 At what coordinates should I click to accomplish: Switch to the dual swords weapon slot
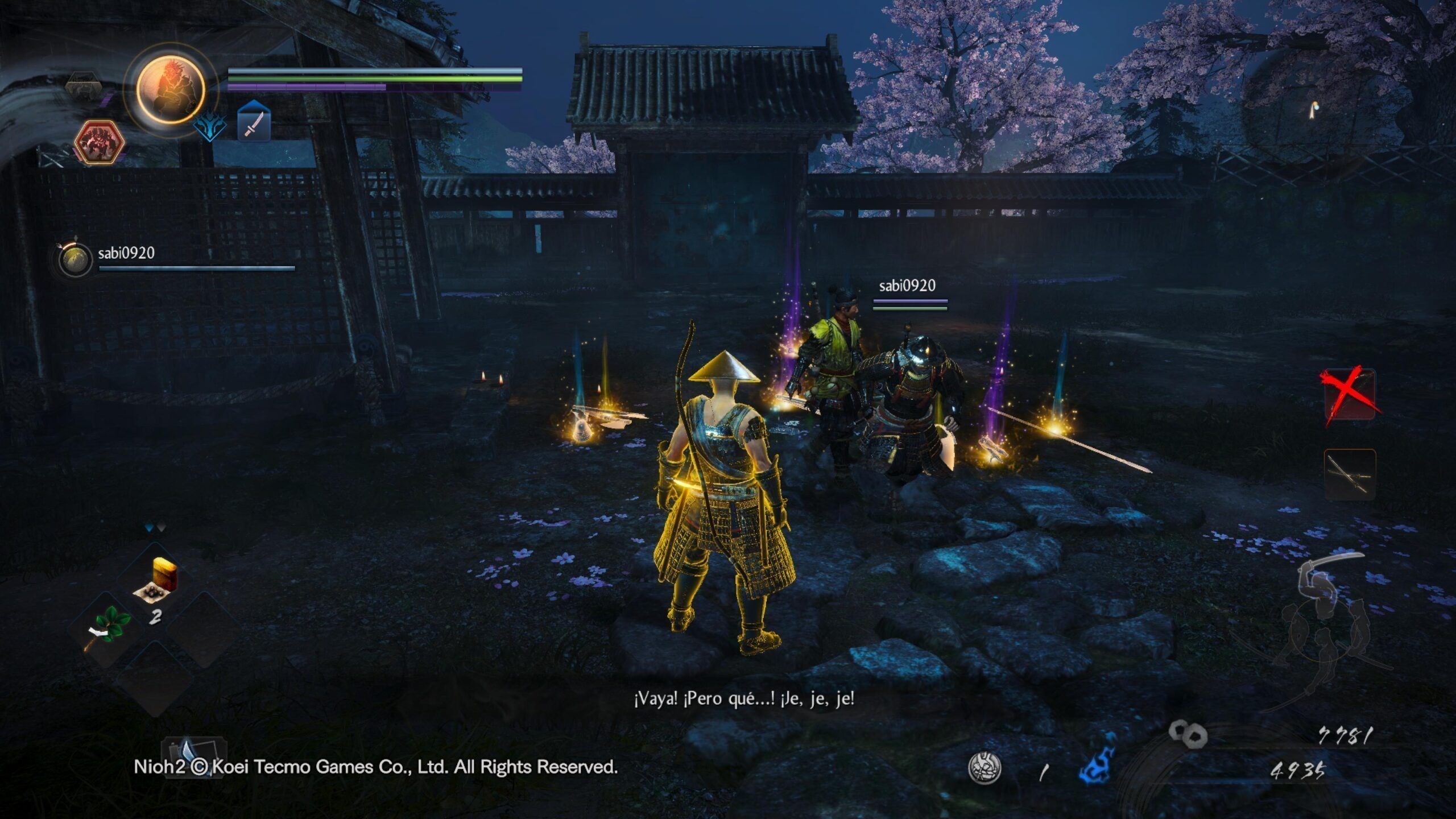click(1349, 474)
